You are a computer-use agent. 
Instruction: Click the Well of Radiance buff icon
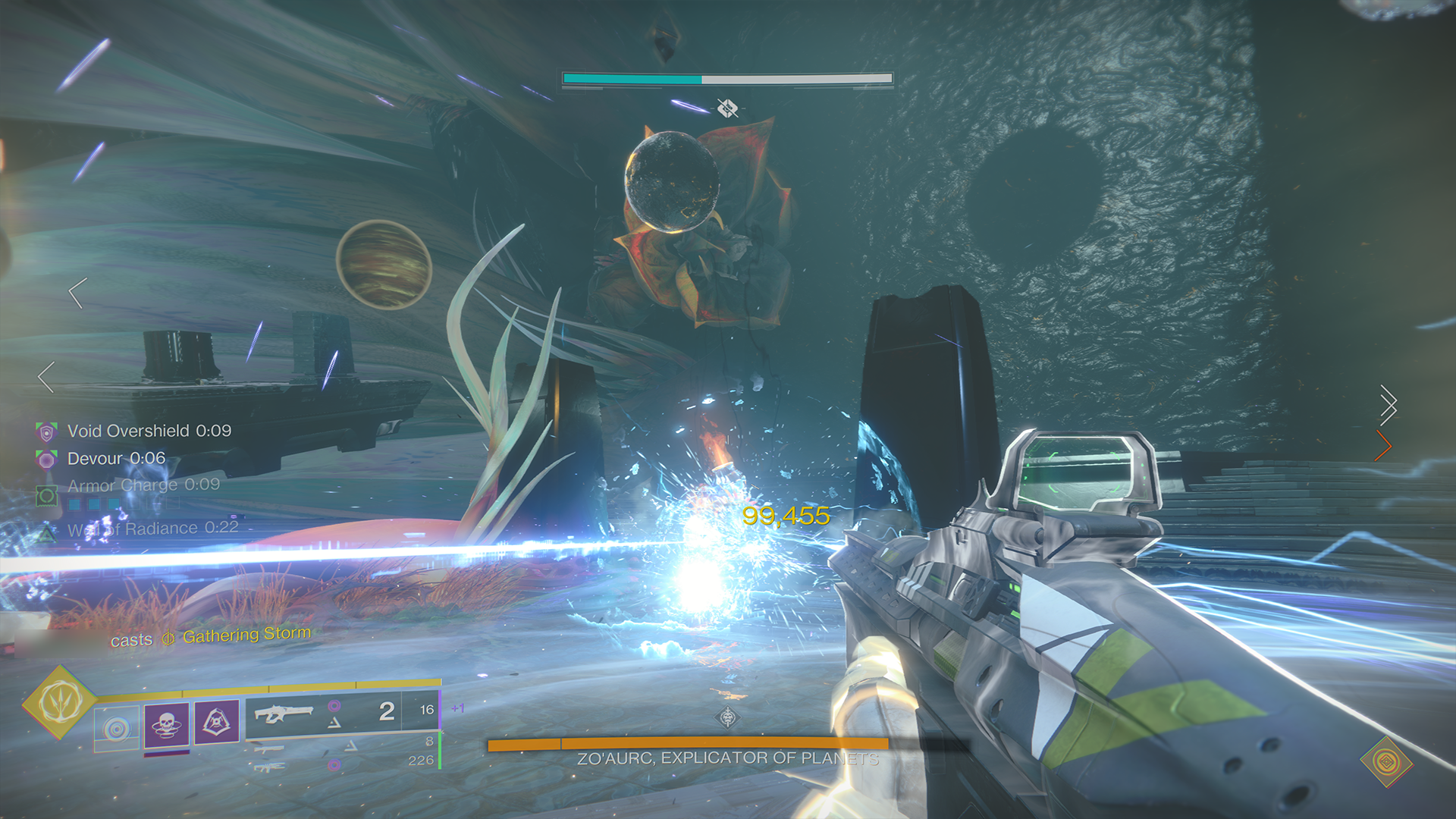click(x=47, y=533)
